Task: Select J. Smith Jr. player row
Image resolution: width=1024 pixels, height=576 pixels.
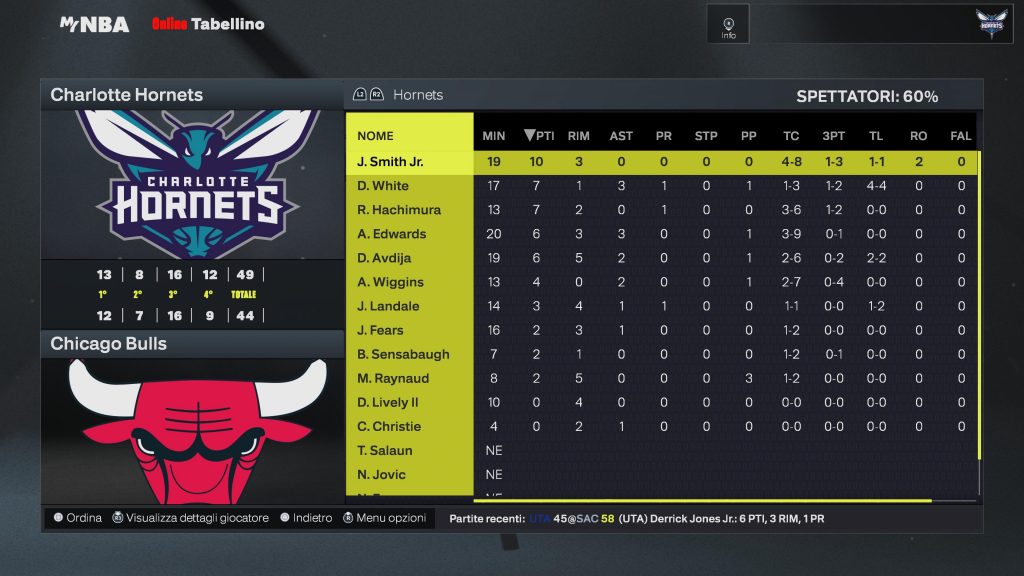Action: 390,162
